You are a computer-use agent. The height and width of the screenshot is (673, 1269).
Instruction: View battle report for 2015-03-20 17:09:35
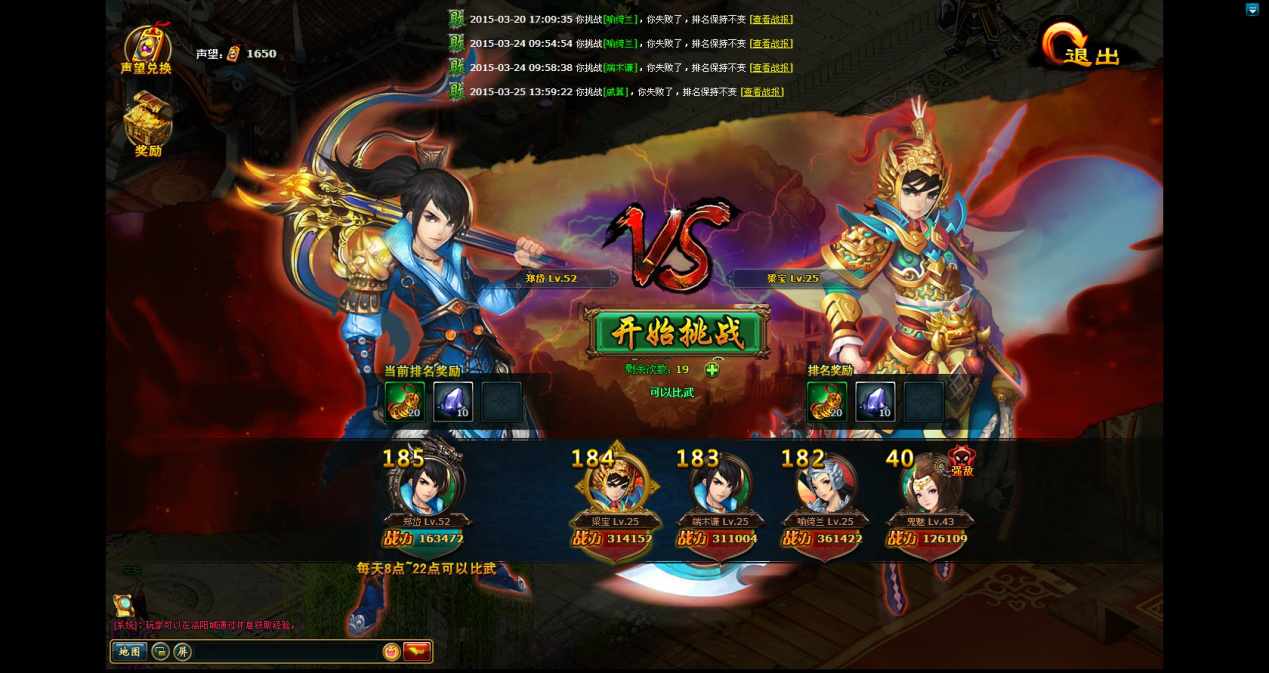pyautogui.click(x=771, y=20)
